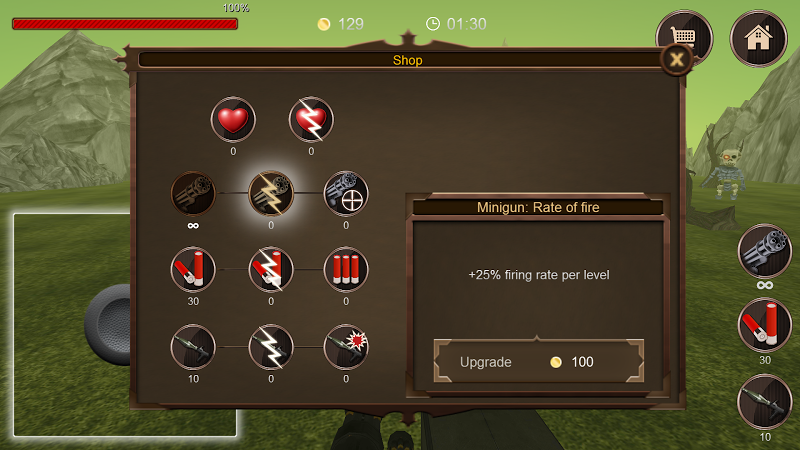Select the minigun rate of fire upgrade

point(271,193)
